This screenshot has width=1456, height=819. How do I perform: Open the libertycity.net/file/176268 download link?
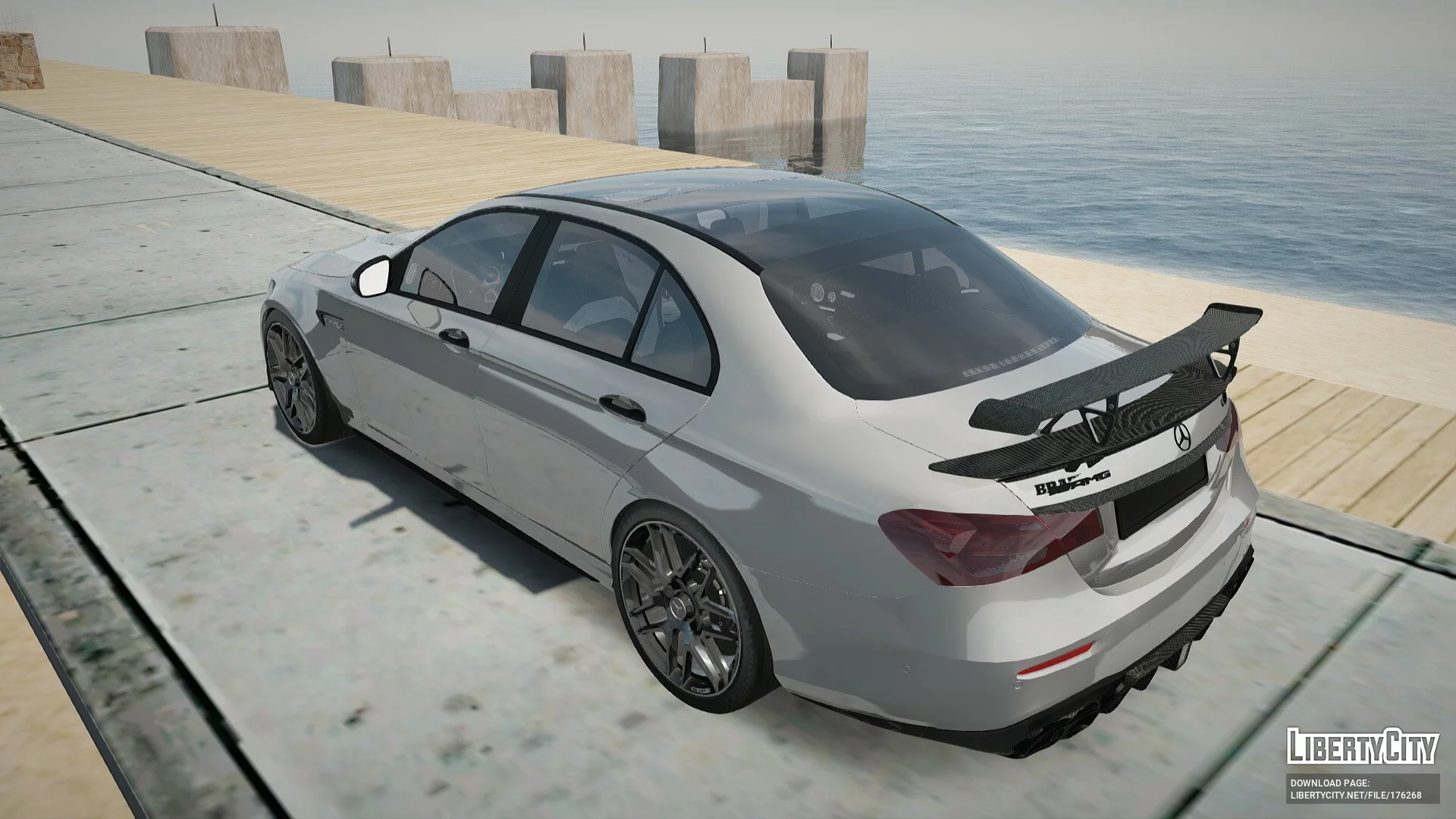1354,795
